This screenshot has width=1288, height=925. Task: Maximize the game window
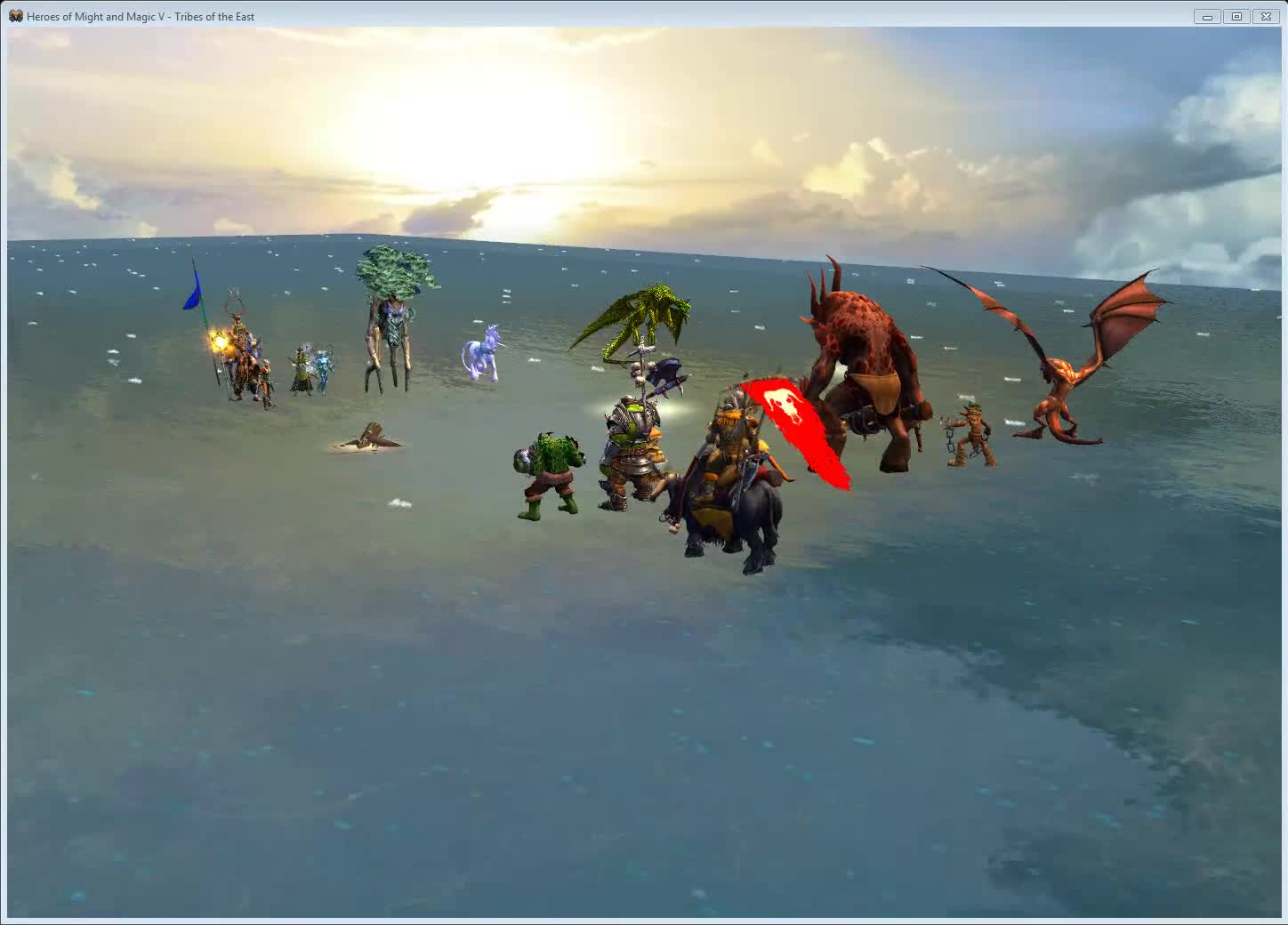tap(1236, 16)
